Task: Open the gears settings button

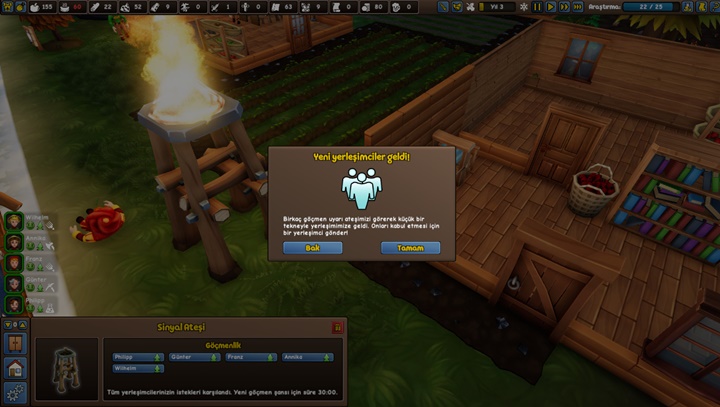Action: 15,392
